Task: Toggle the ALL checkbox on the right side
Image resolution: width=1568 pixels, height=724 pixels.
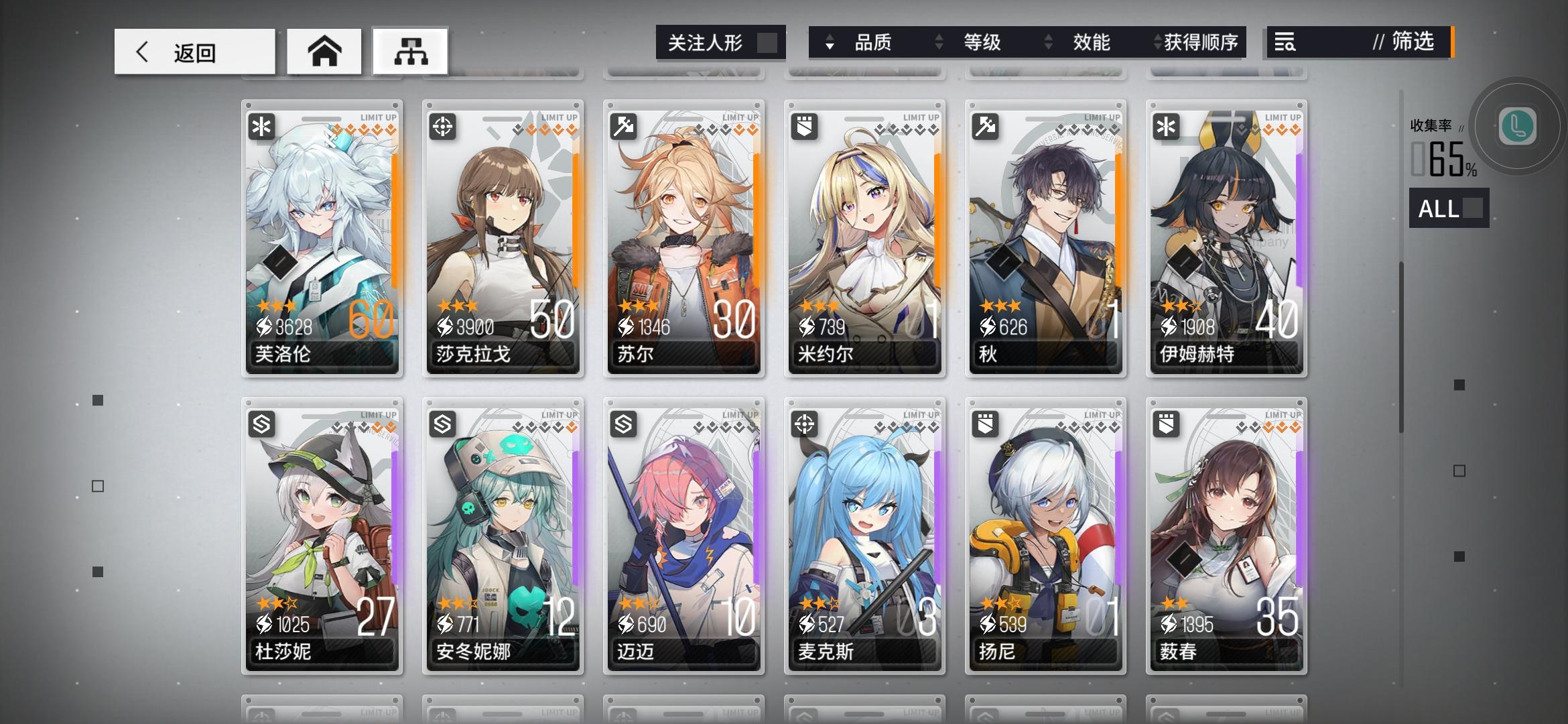Action: point(1472,209)
